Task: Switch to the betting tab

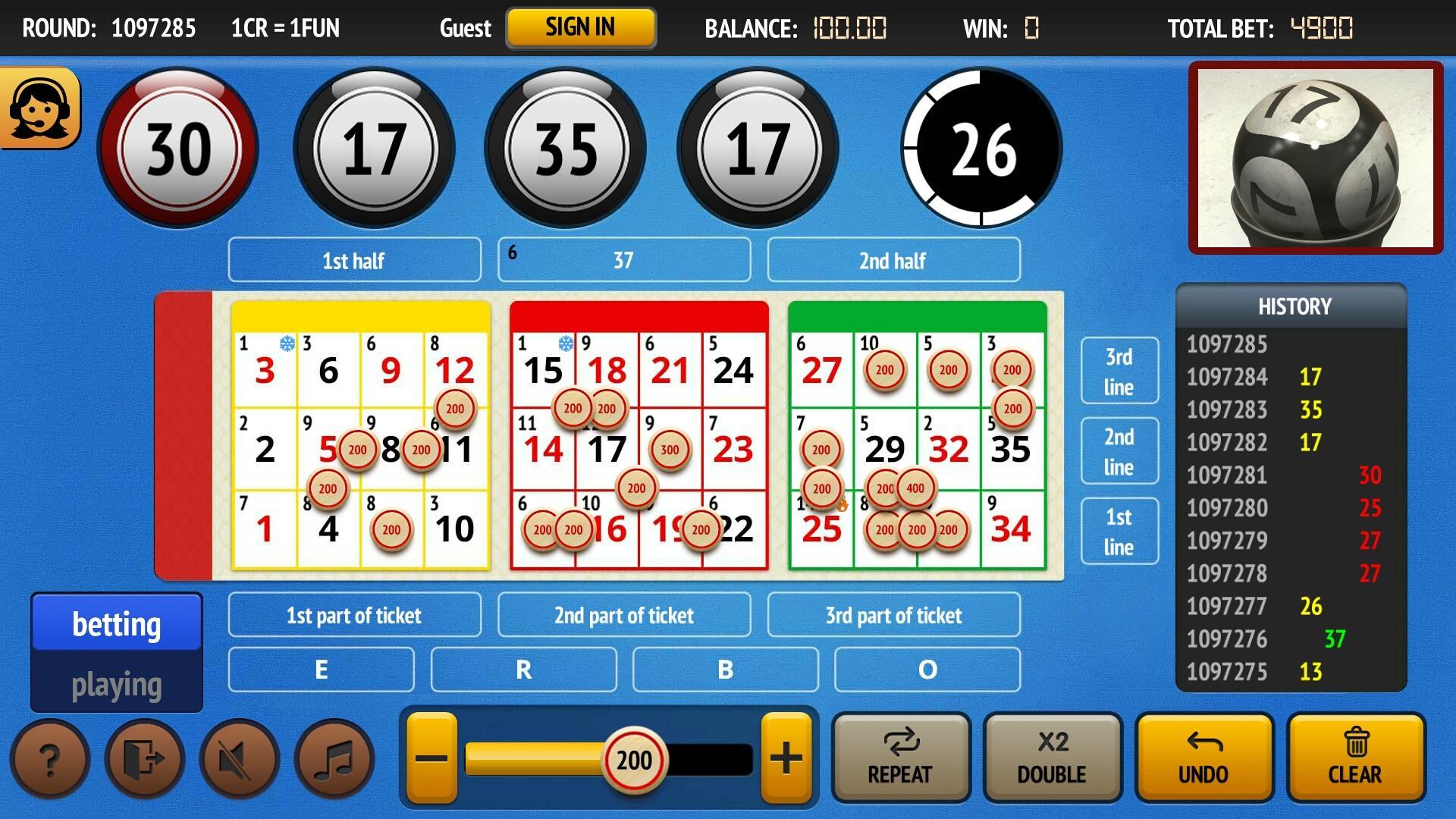Action: click(116, 624)
